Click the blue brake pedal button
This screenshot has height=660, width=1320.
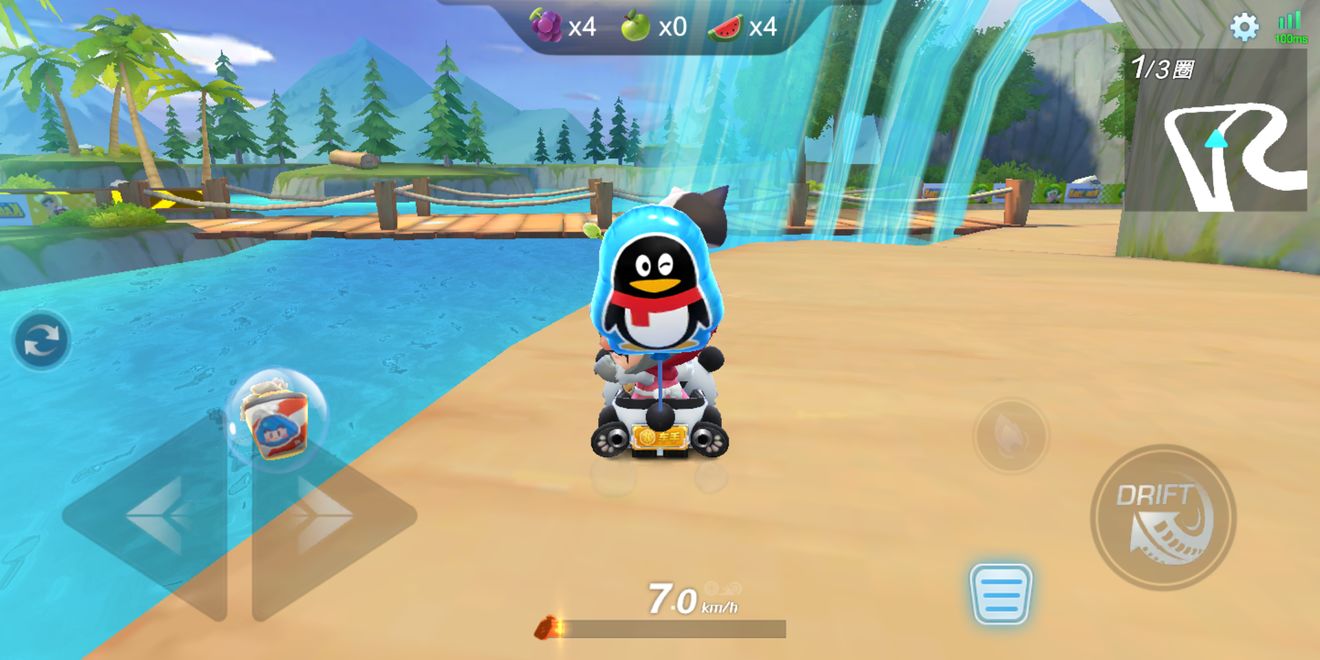click(x=1000, y=594)
